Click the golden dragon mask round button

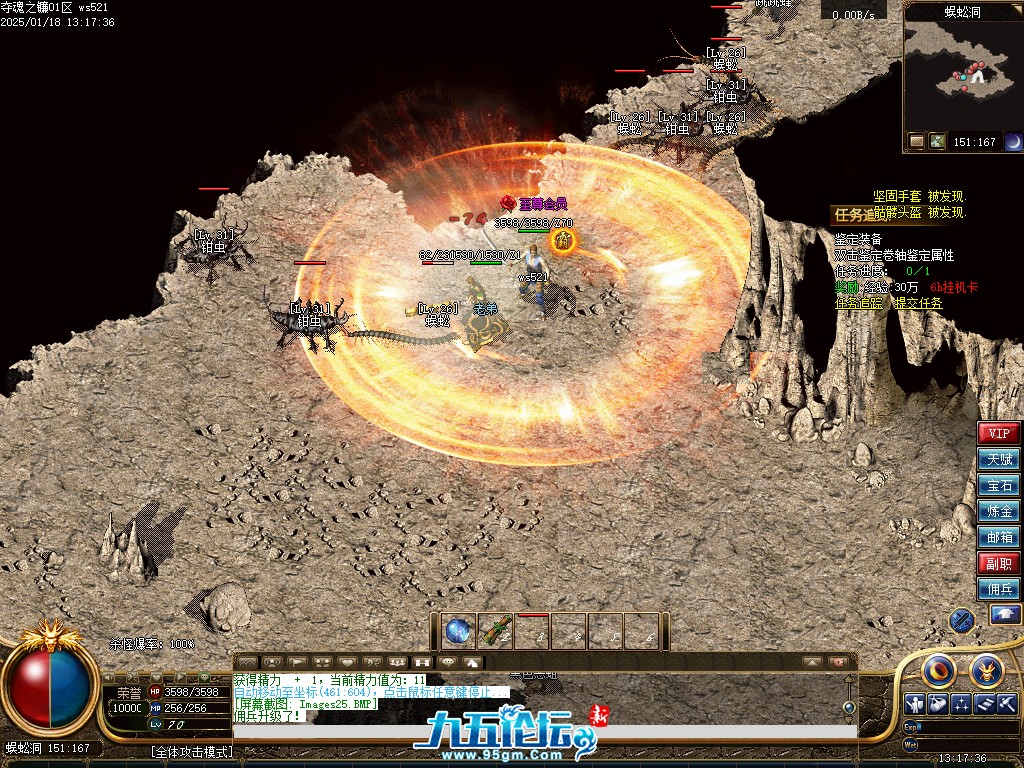click(x=986, y=670)
